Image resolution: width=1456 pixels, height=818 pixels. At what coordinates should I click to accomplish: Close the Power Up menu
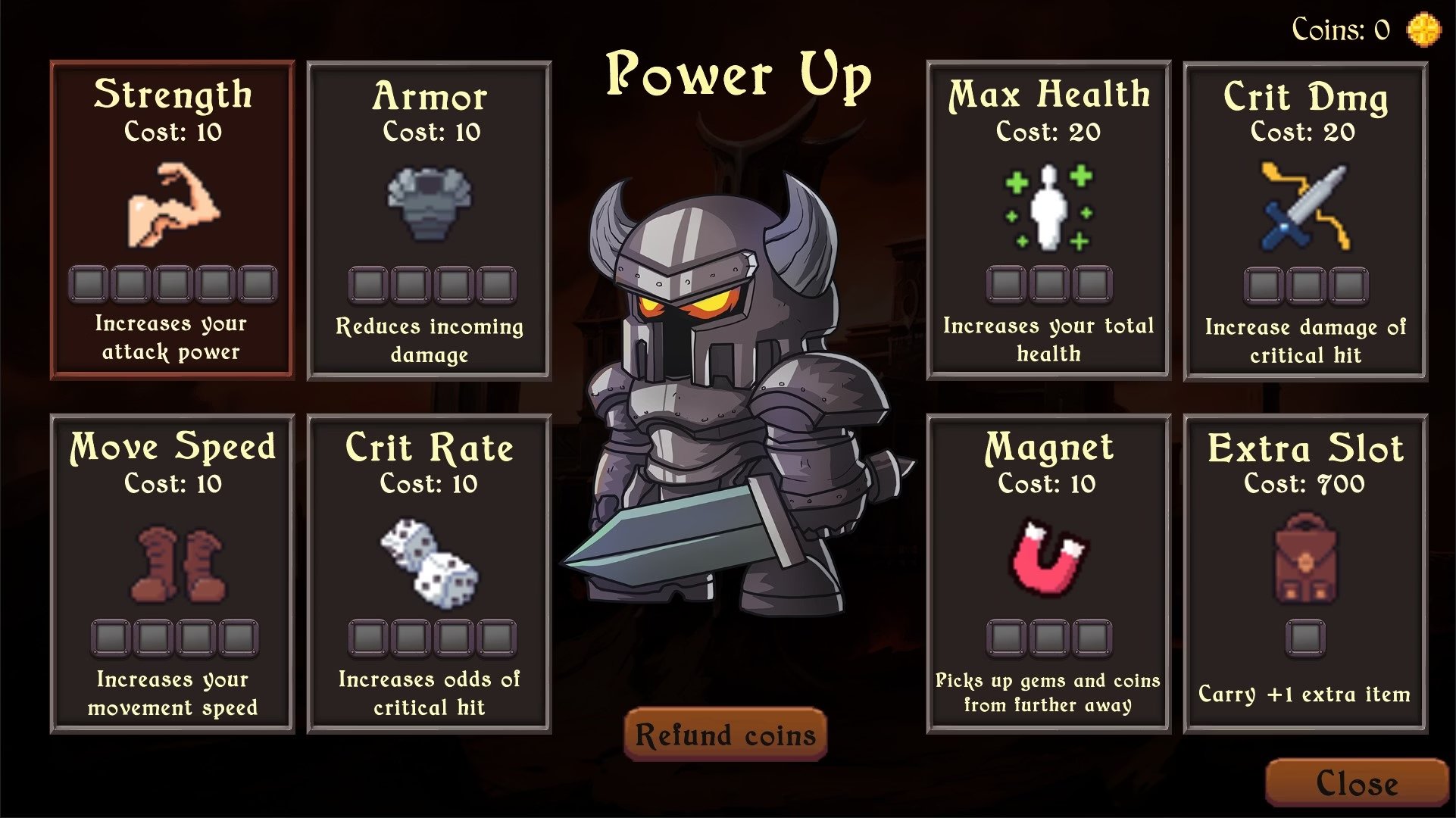[1356, 783]
